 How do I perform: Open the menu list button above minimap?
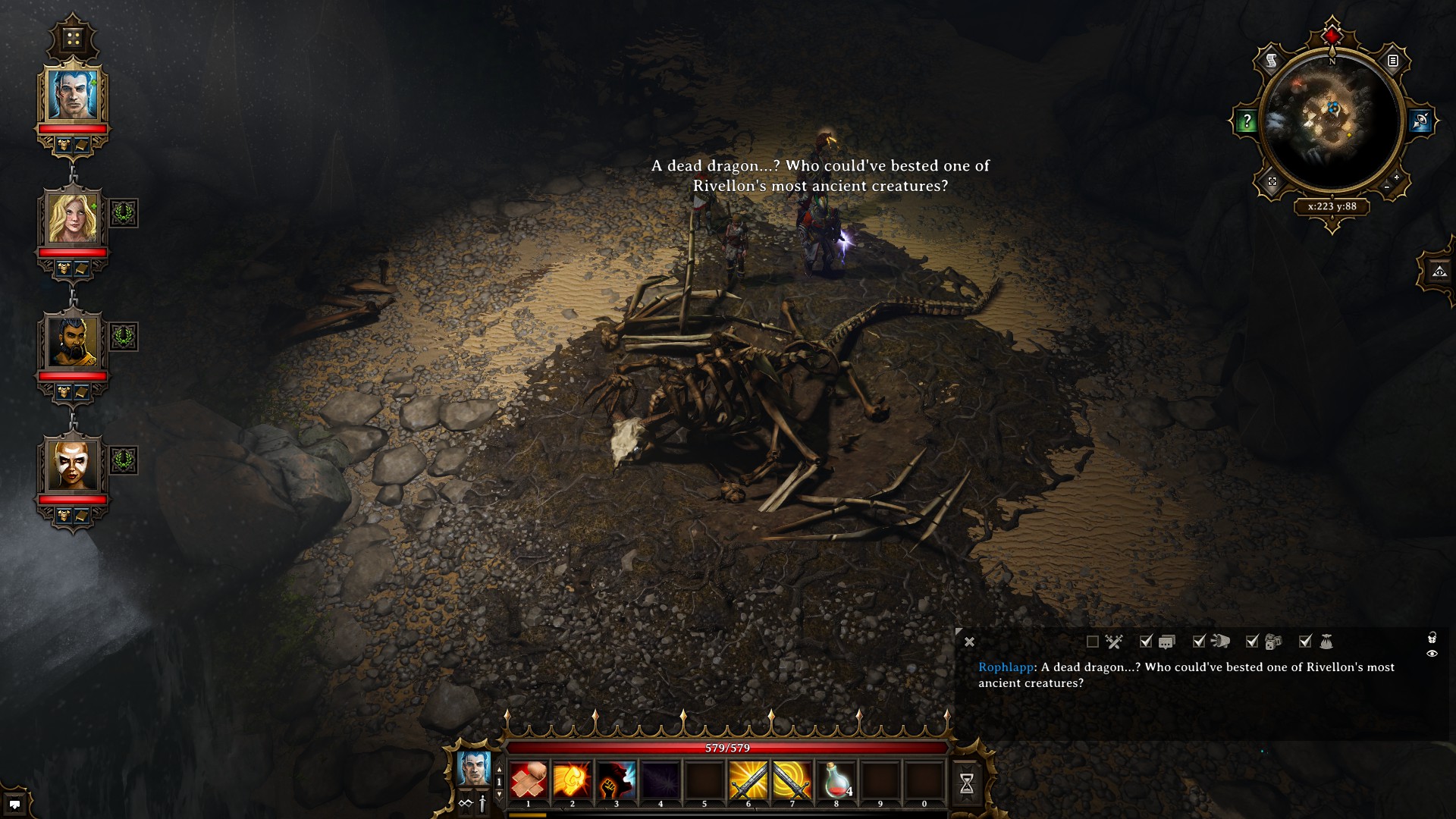(1393, 61)
